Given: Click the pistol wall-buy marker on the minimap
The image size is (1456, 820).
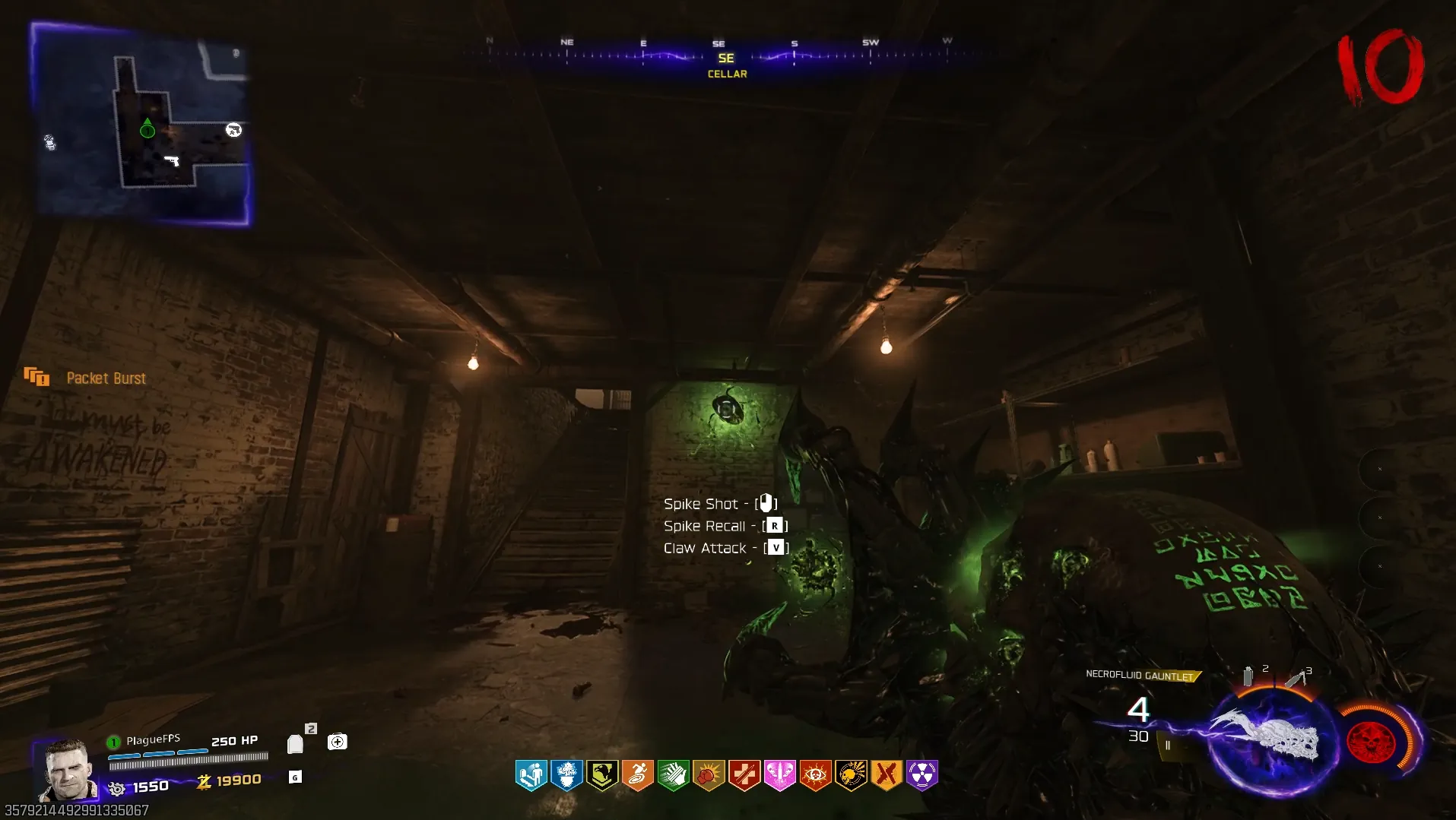Looking at the screenshot, I should [x=173, y=160].
